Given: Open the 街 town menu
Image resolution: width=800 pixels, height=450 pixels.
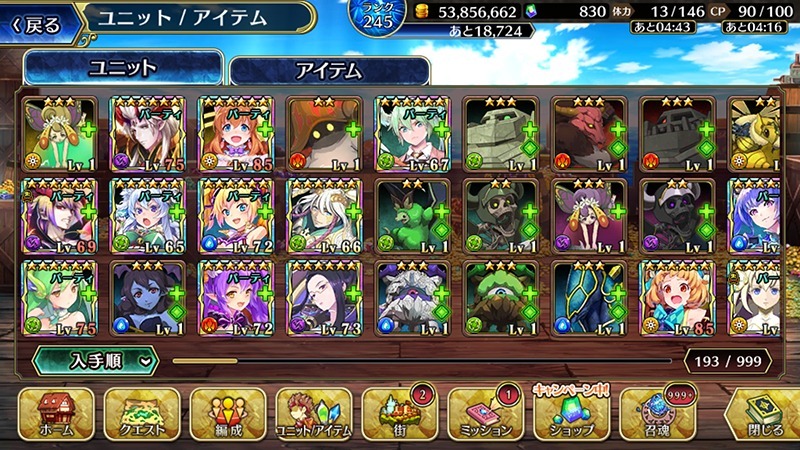Looking at the screenshot, I should 398,414.
